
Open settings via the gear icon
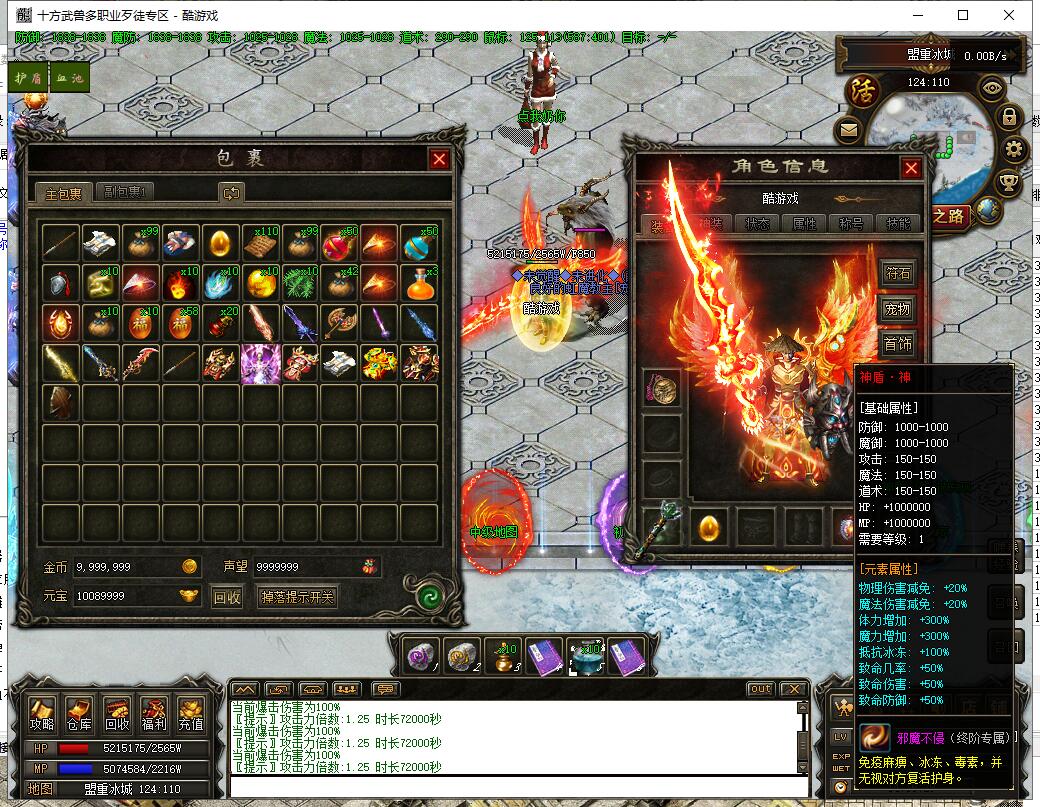click(x=1014, y=150)
